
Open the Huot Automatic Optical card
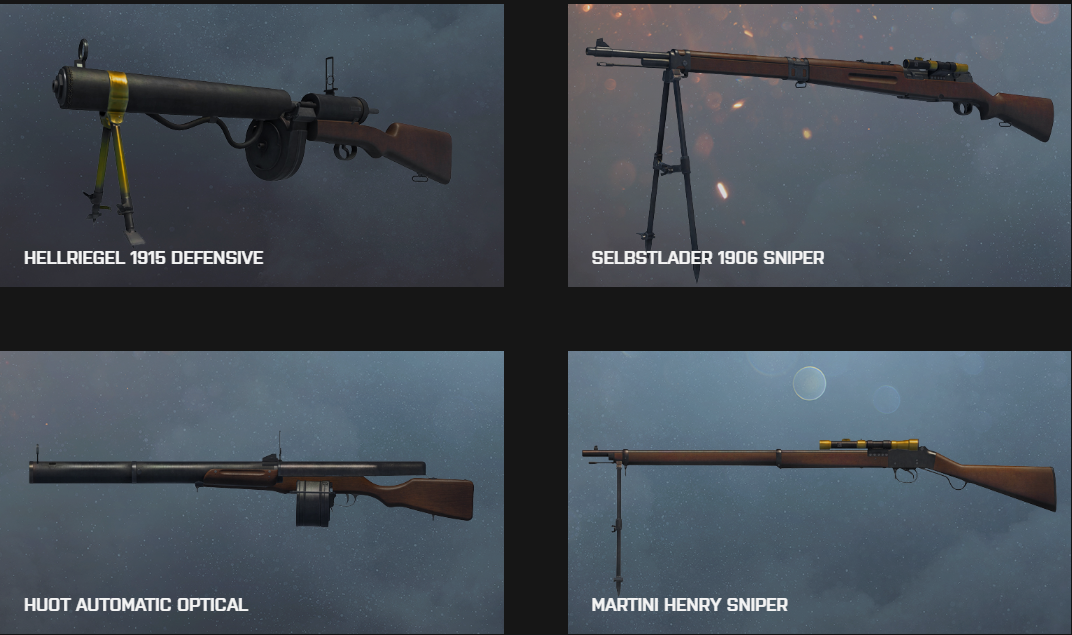pyautogui.click(x=251, y=492)
